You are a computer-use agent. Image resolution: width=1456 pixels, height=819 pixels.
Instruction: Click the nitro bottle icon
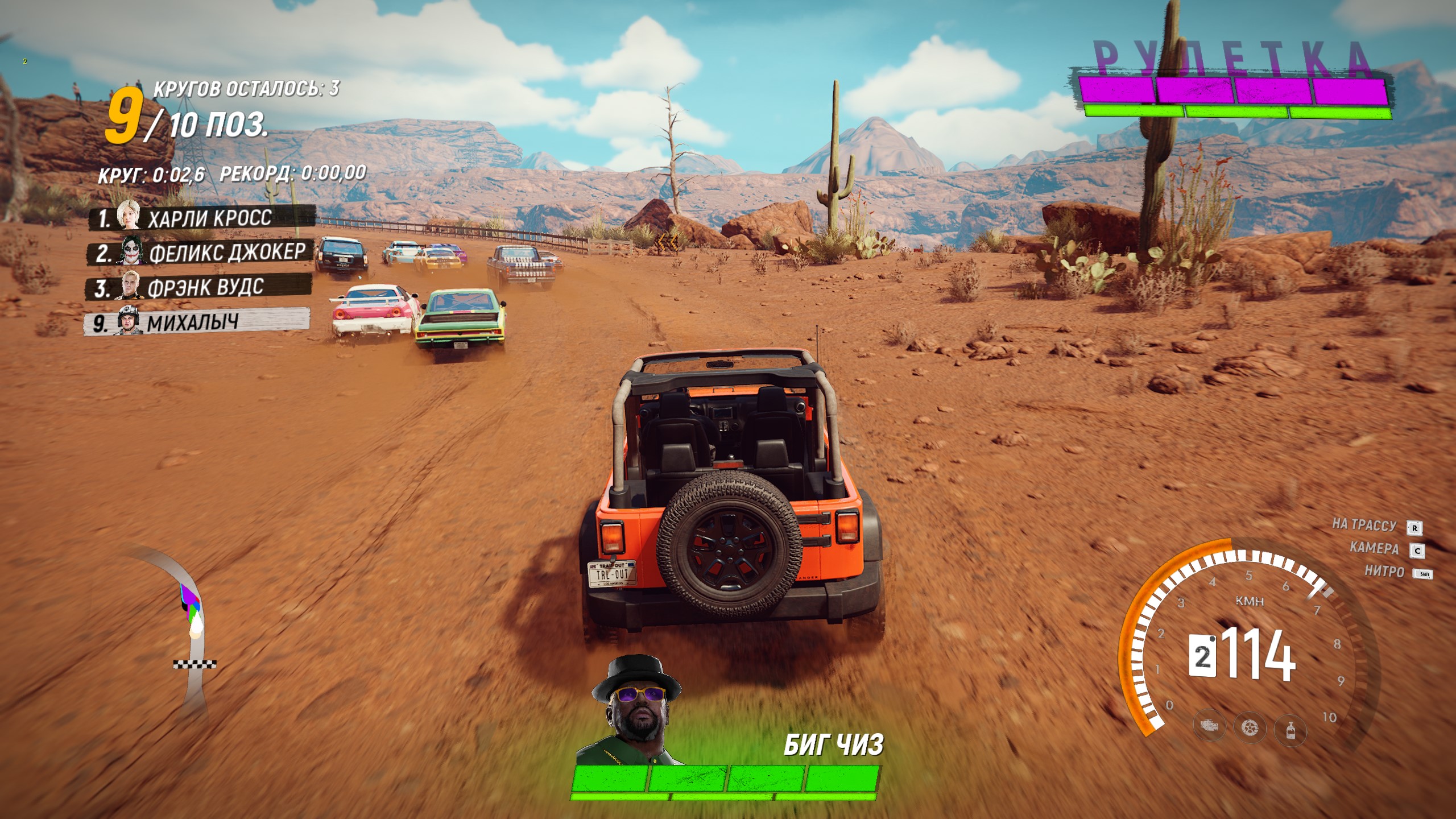pos(1290,729)
